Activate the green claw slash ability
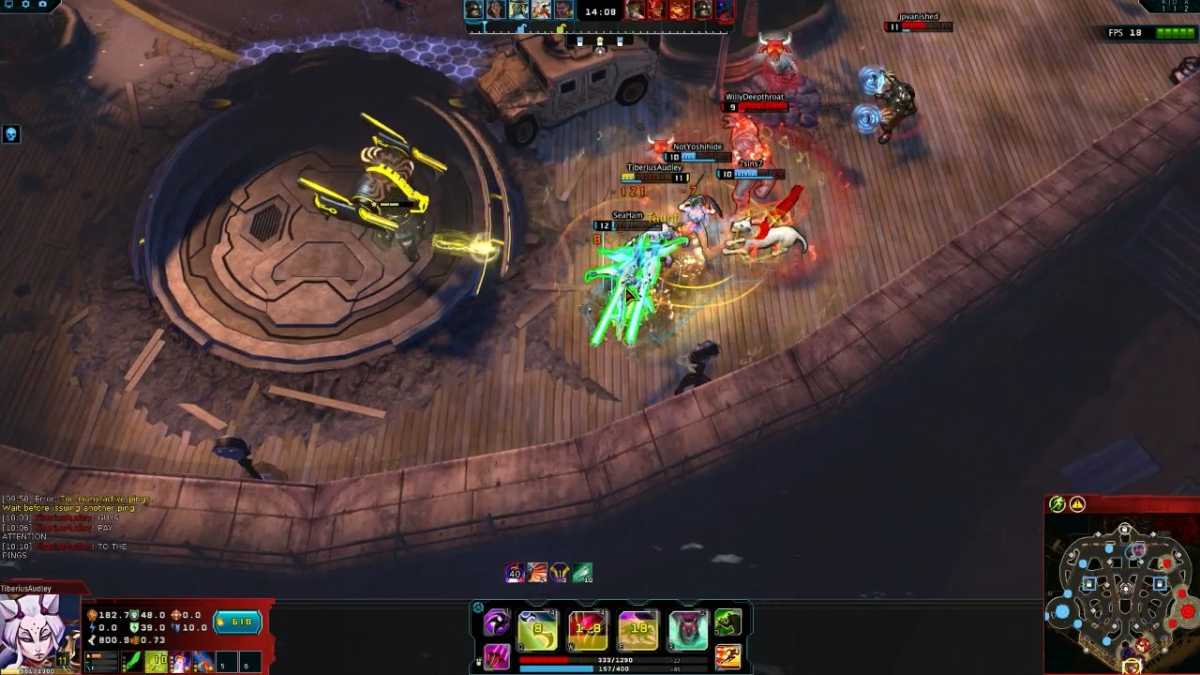The image size is (1200, 675). [537, 630]
